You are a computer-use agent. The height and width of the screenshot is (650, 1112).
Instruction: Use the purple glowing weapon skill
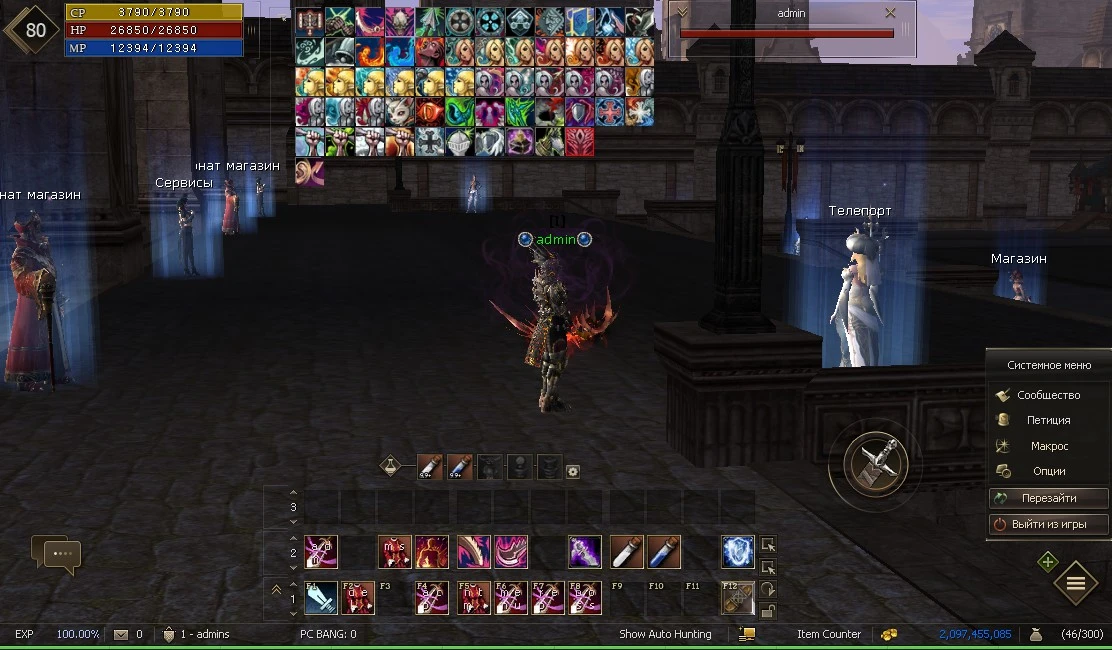[x=585, y=552]
